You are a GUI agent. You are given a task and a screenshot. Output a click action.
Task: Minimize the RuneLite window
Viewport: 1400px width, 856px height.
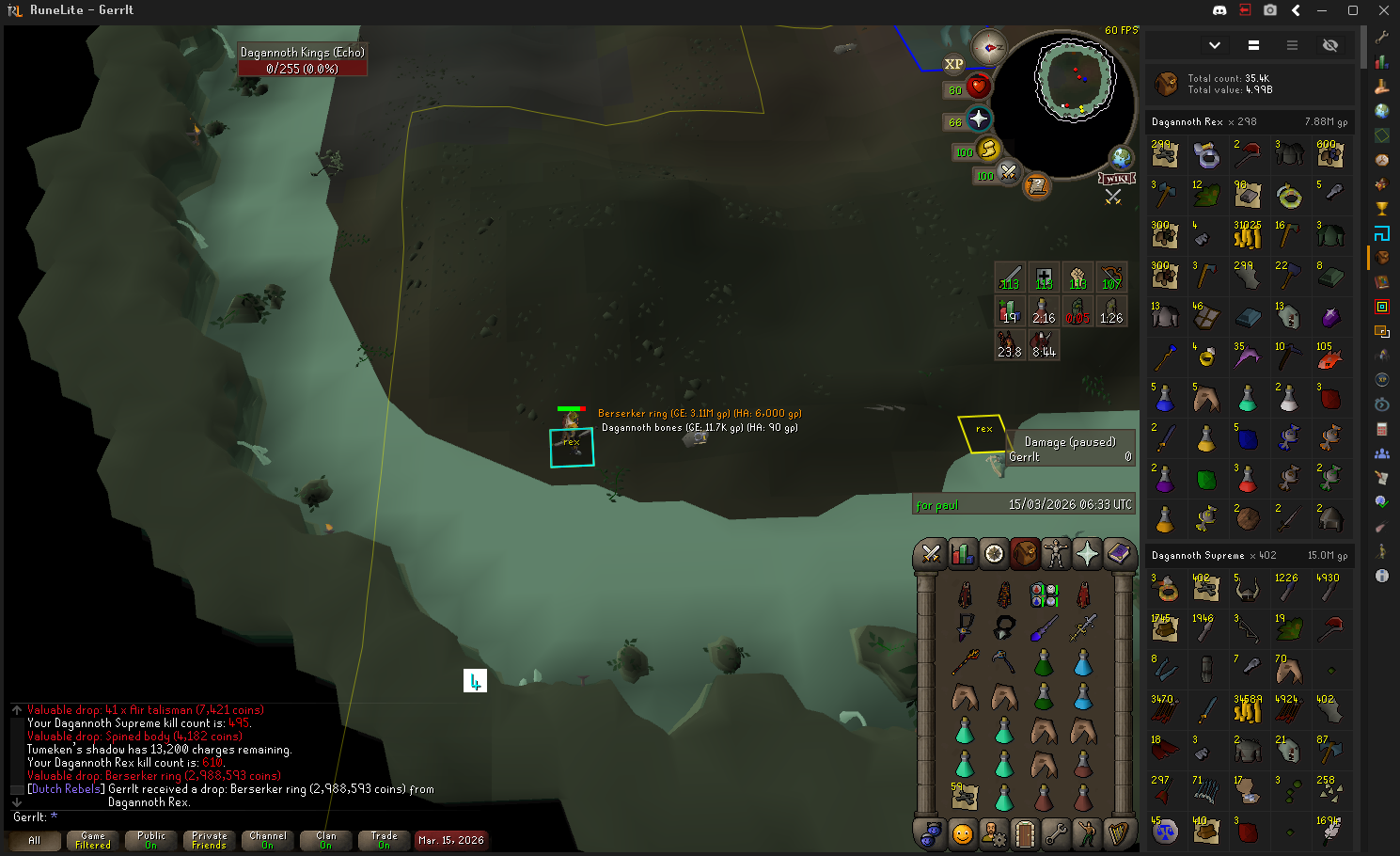pos(1322,10)
